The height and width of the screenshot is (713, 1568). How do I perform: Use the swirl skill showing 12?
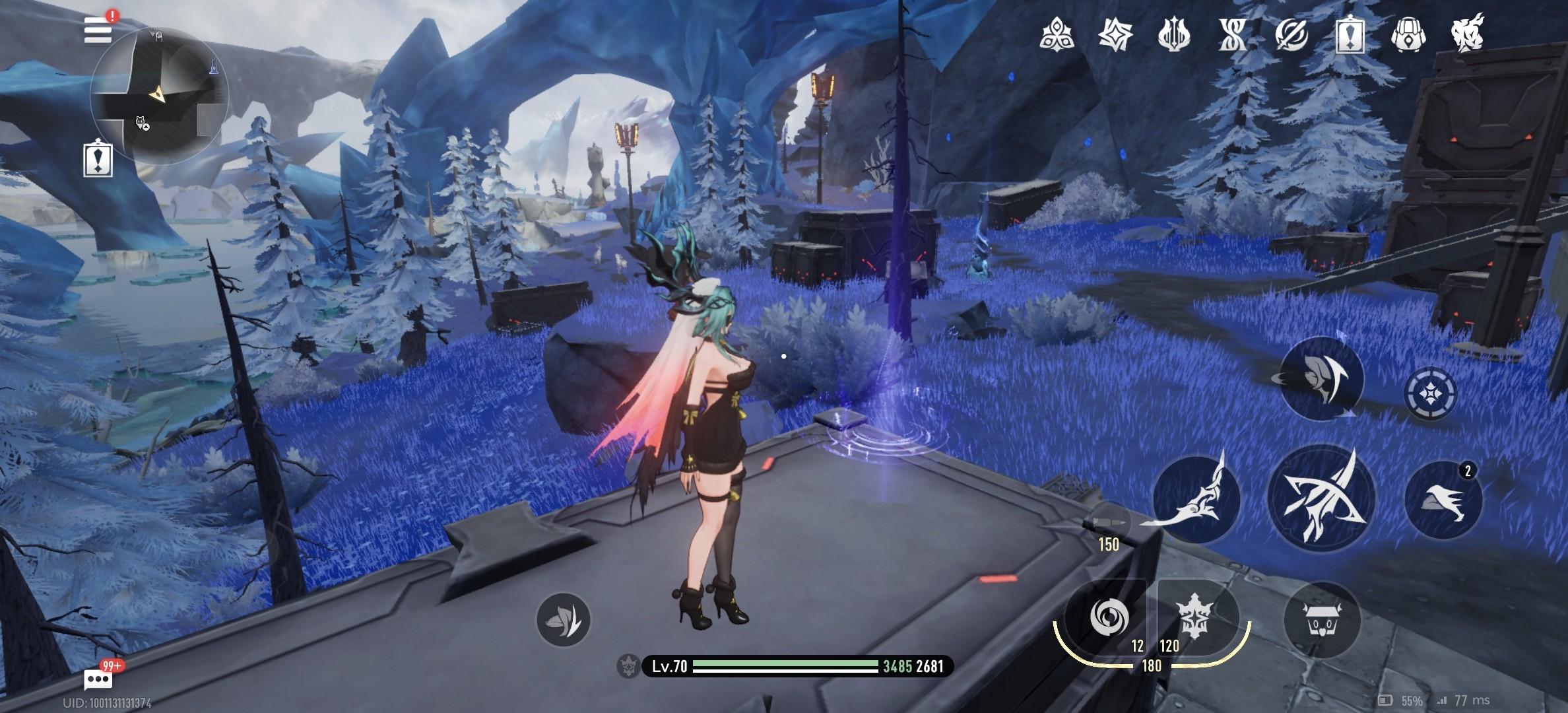coord(1109,619)
